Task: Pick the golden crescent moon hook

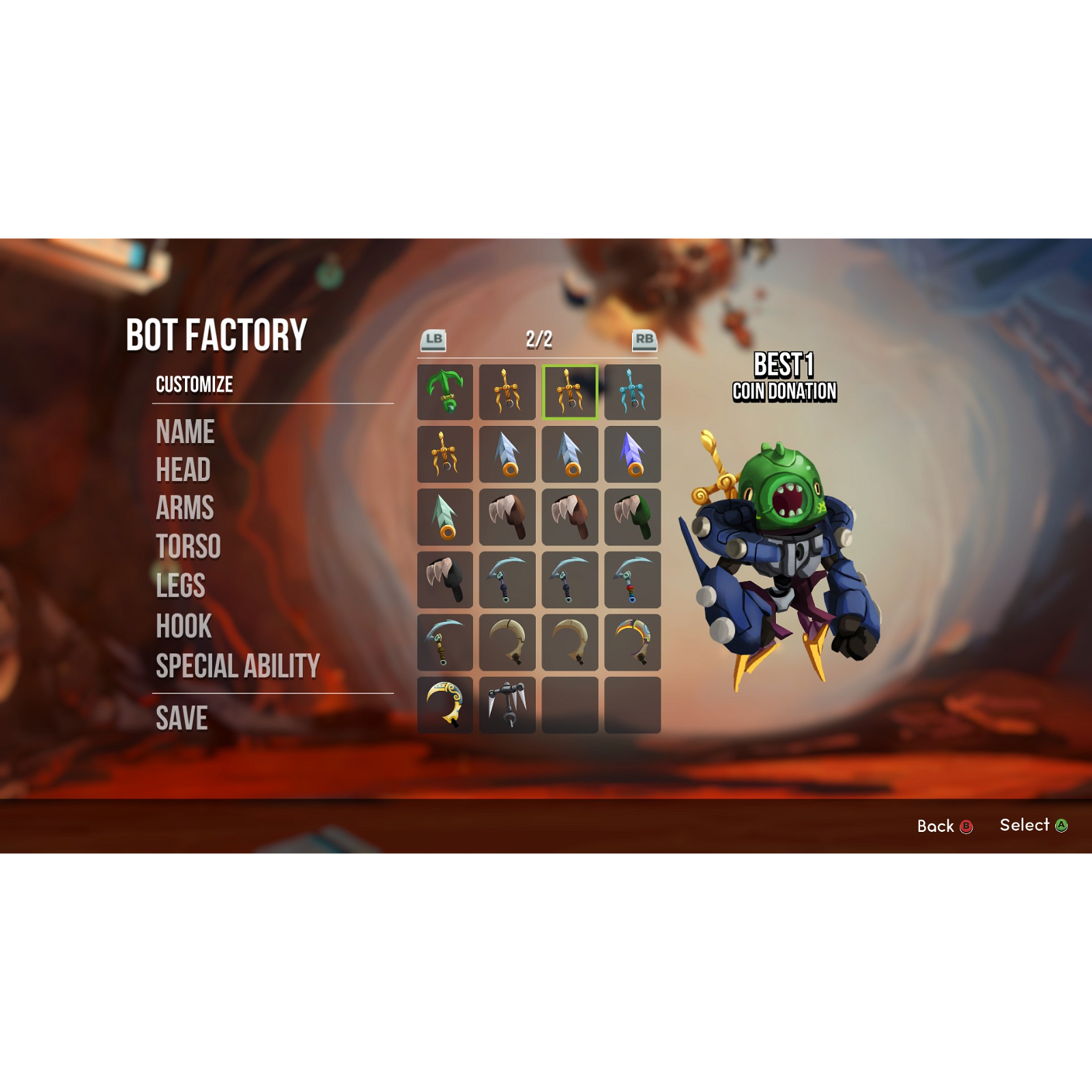Action: 444,703
